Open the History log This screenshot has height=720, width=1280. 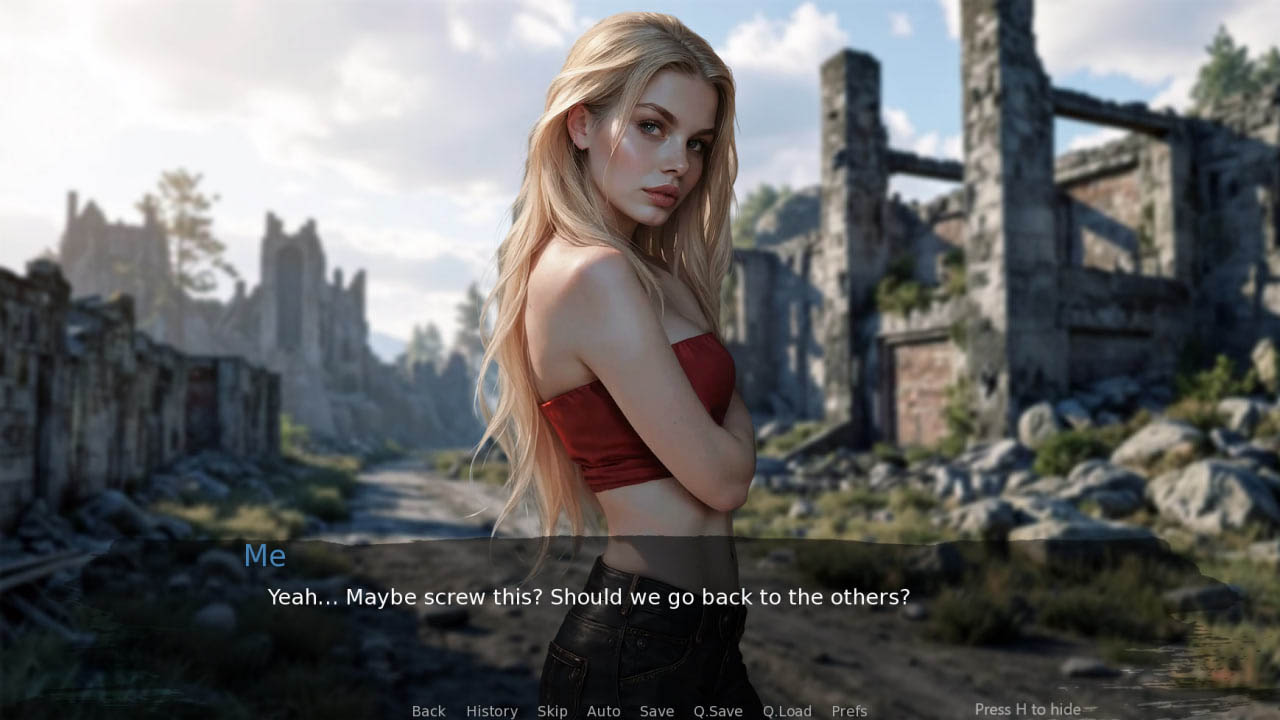pos(491,711)
